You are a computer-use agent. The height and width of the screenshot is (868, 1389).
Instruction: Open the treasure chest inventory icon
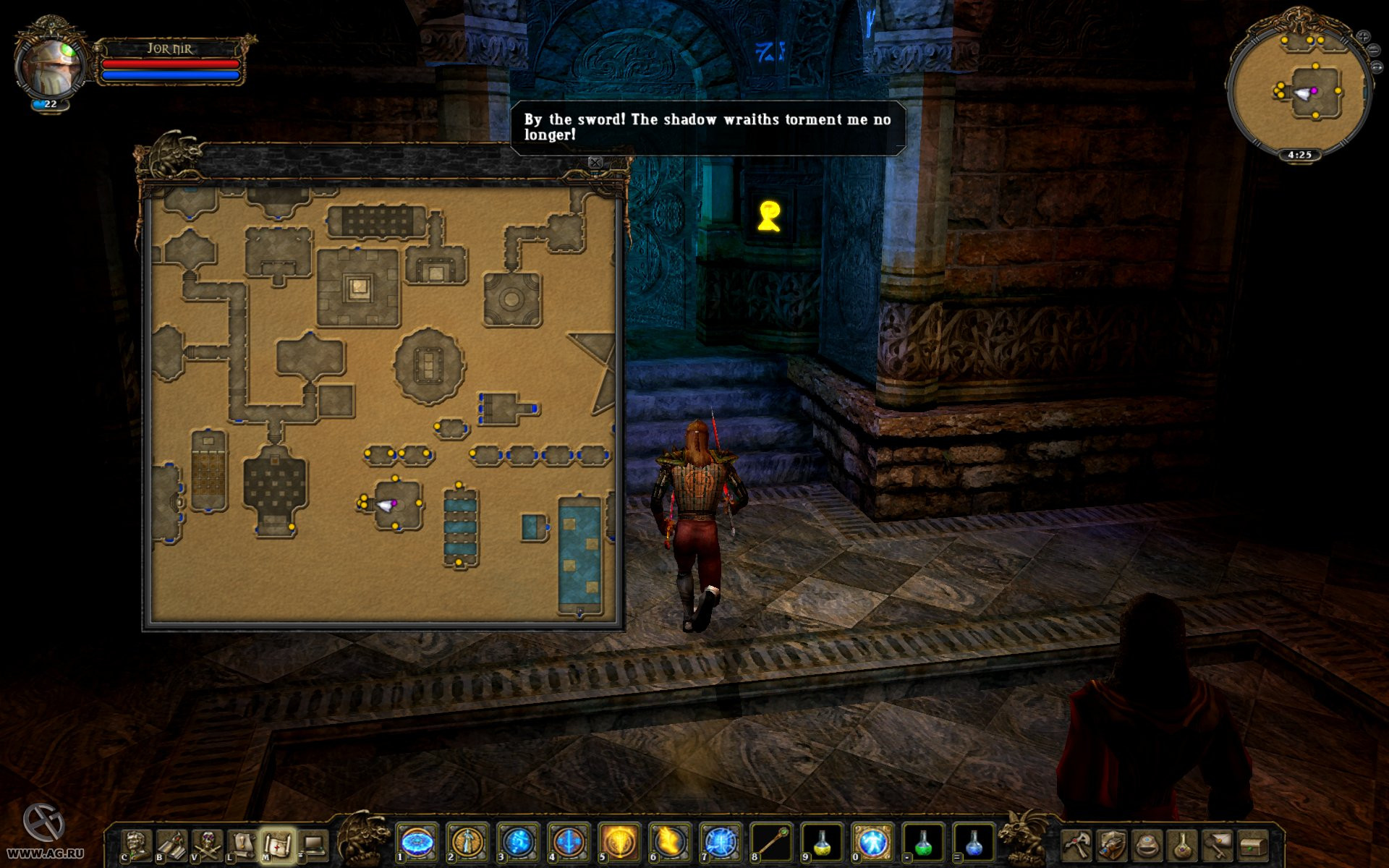1253,844
